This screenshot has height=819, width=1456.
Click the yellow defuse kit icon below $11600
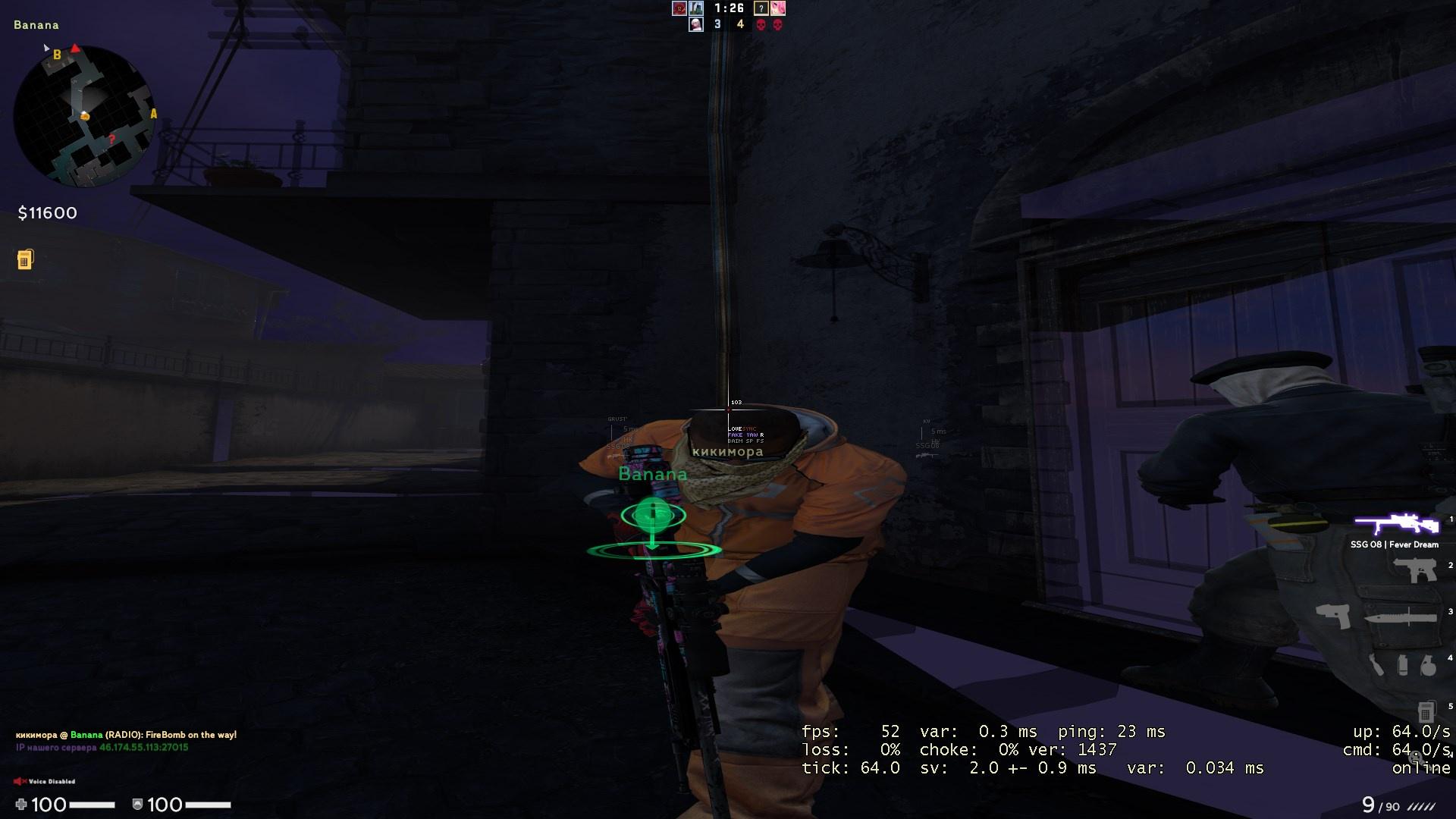coord(27,259)
